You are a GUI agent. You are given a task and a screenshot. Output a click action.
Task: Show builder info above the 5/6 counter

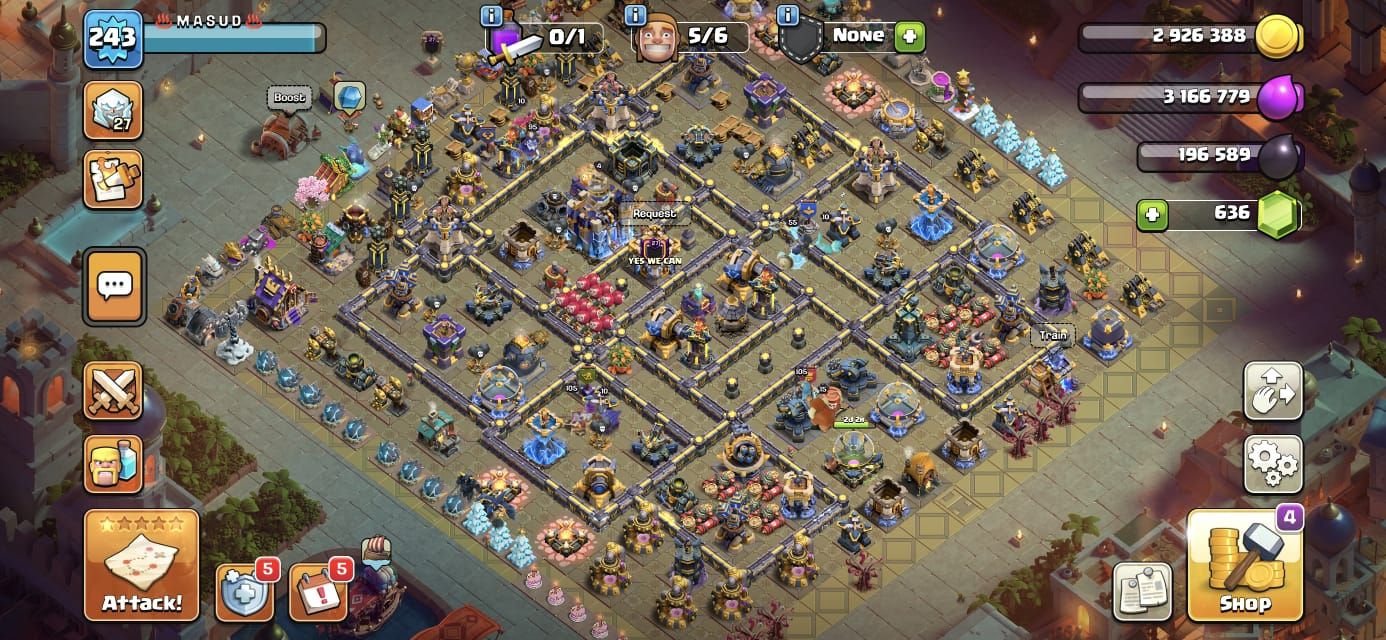637,15
